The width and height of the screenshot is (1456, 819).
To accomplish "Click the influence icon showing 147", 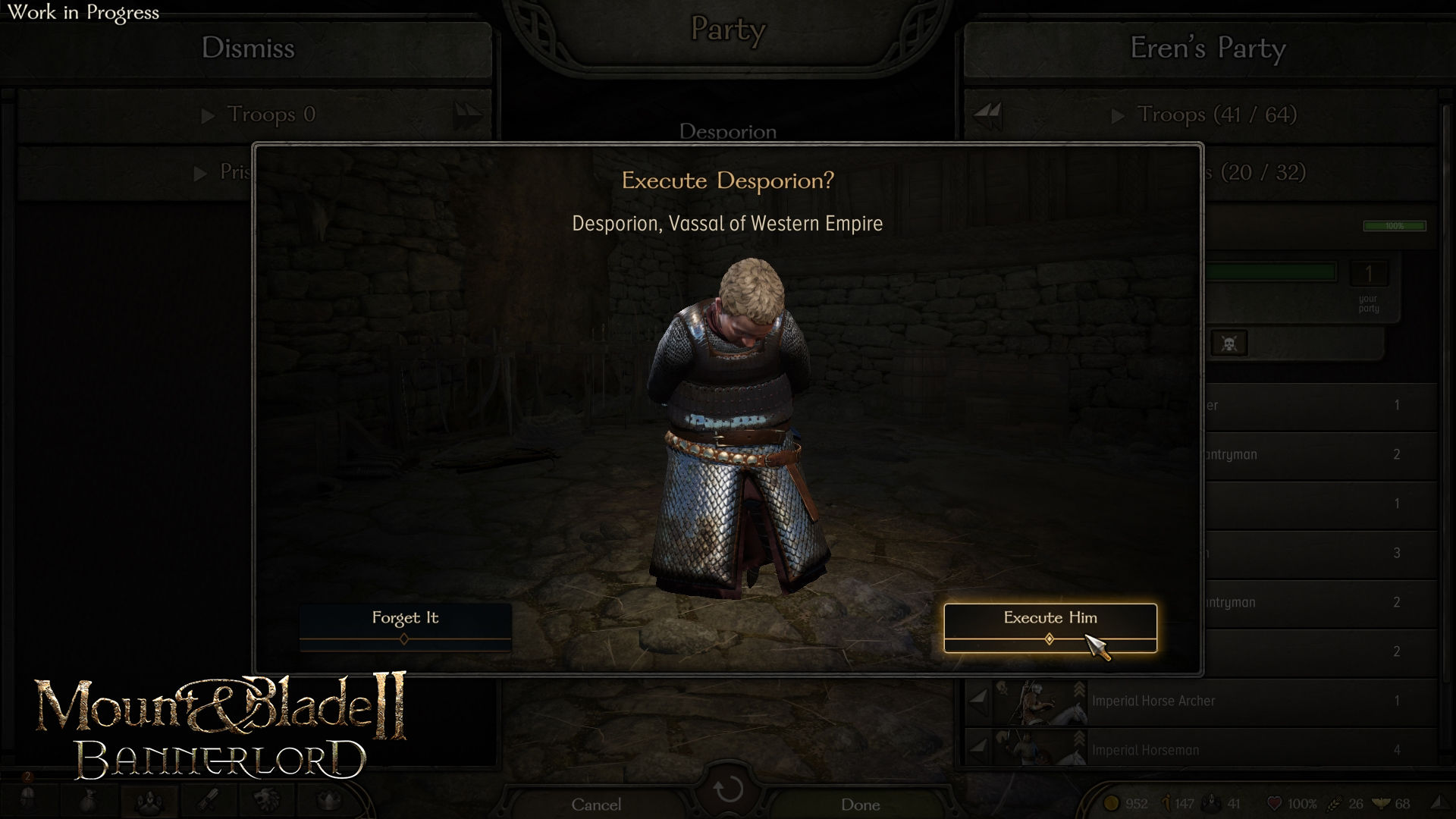I will [x=1167, y=801].
